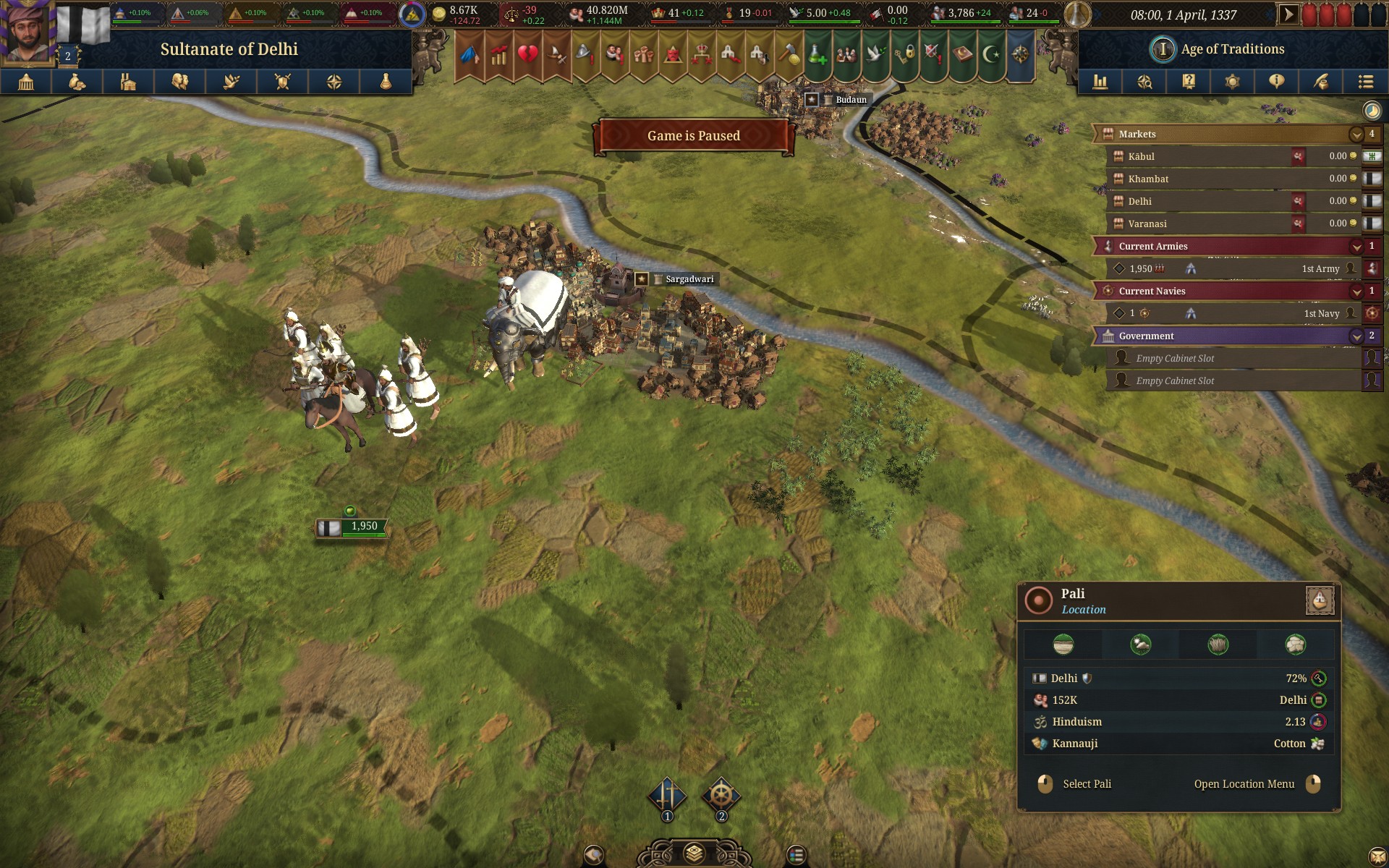The width and height of the screenshot is (1389, 868).
Task: Collapse the Government outliner section
Action: [1356, 336]
